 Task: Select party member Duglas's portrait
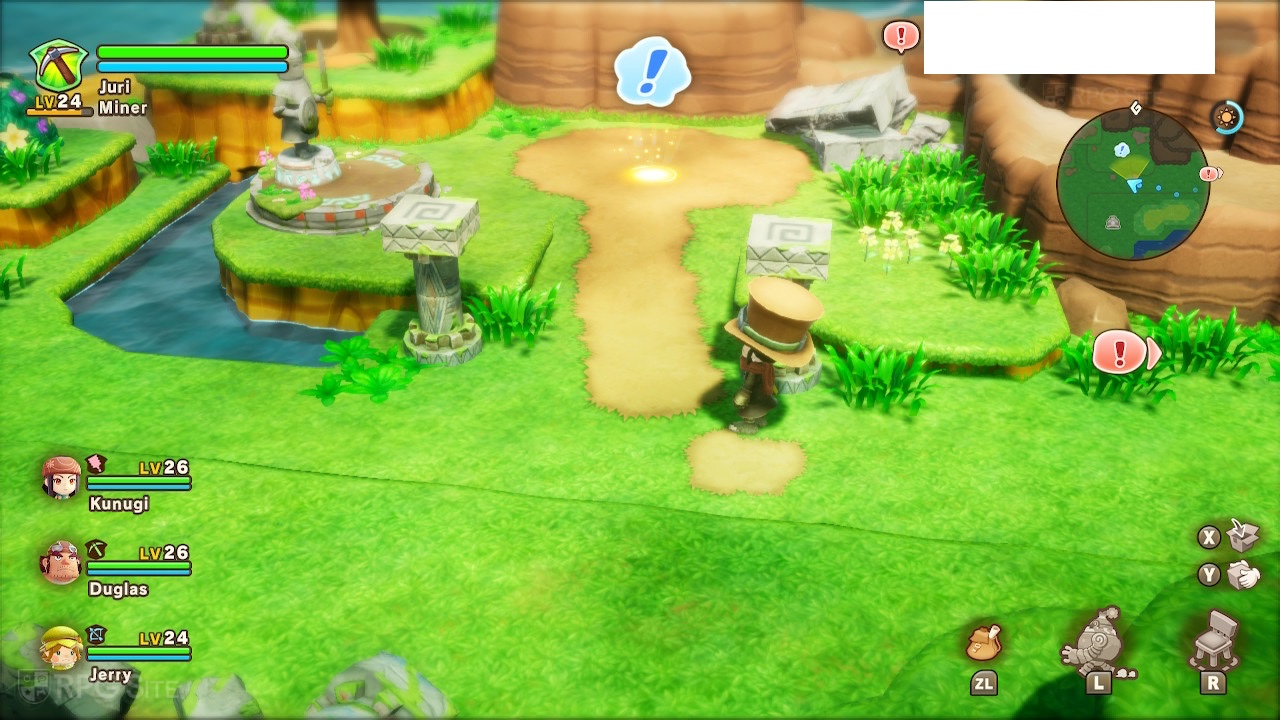click(61, 563)
